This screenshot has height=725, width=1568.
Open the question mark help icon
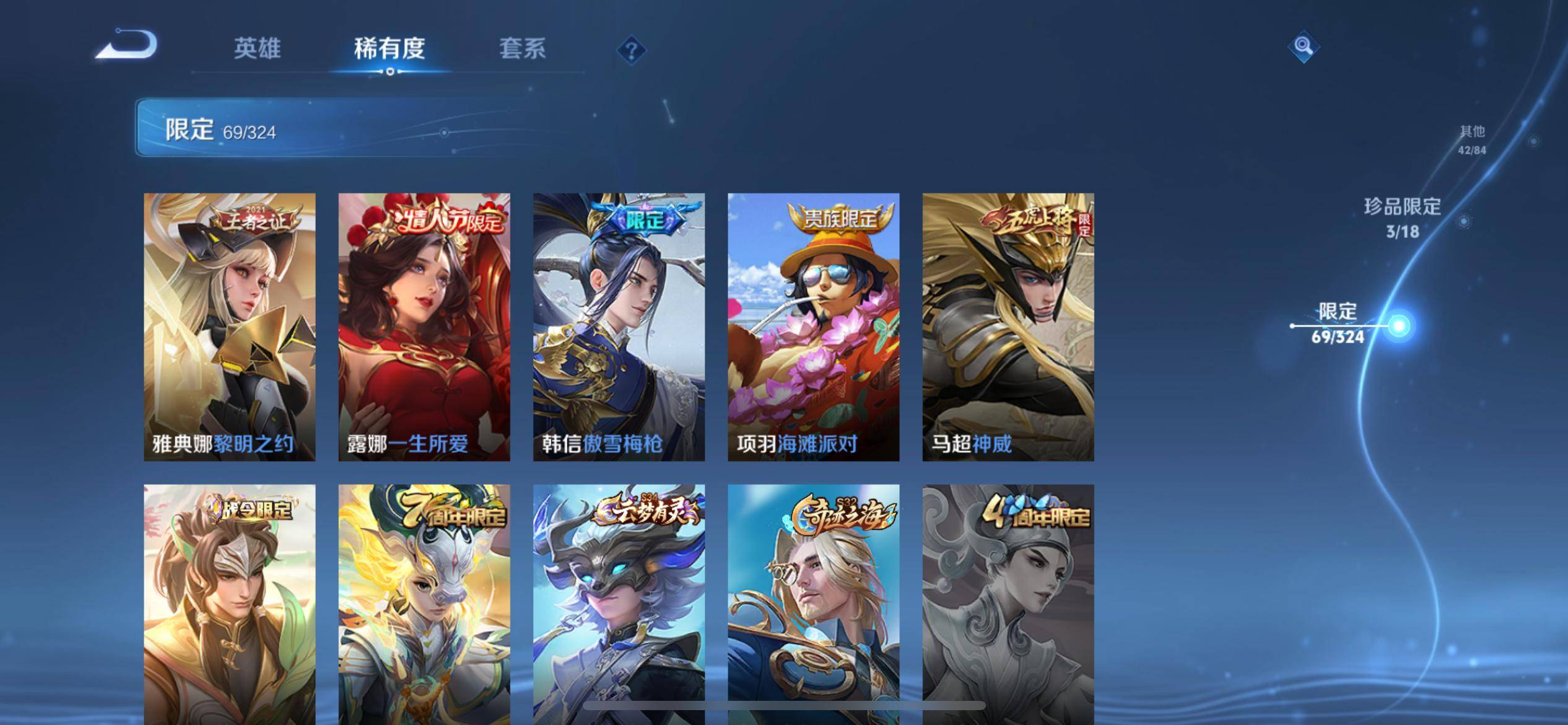[x=632, y=50]
